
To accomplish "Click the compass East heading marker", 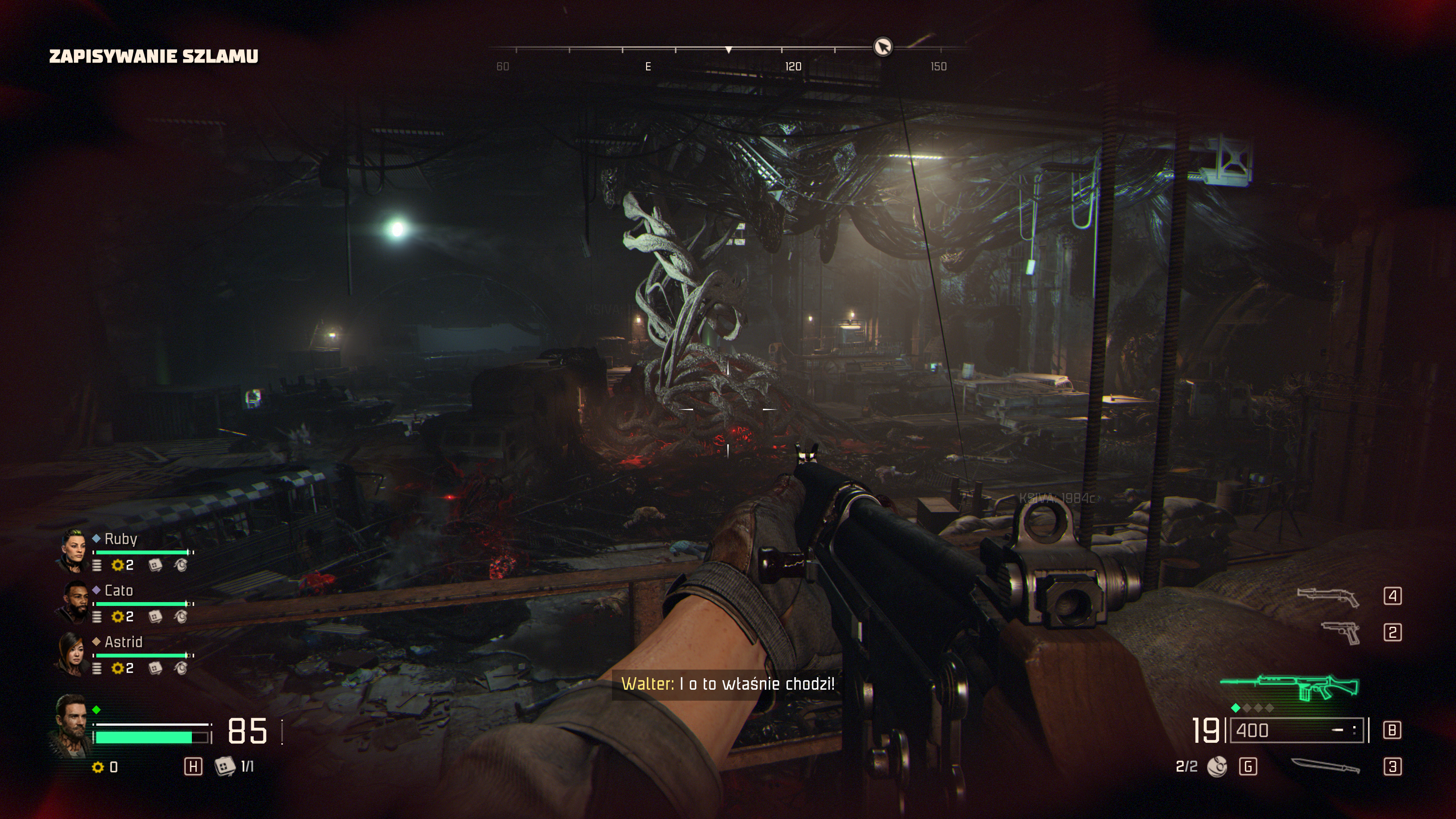I will pyautogui.click(x=648, y=67).
